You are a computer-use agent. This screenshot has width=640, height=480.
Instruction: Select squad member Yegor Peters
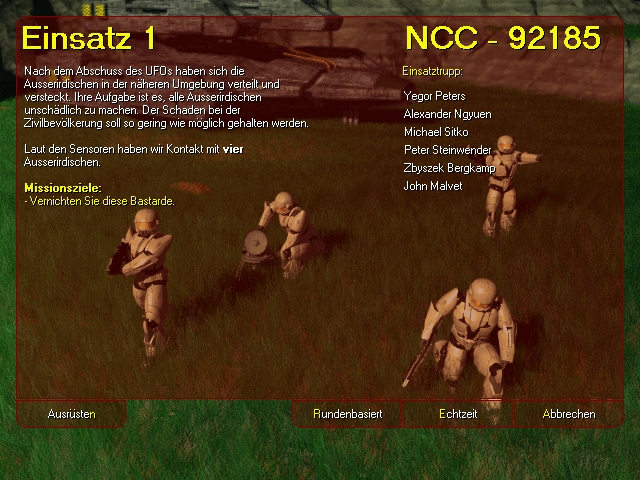(434, 97)
